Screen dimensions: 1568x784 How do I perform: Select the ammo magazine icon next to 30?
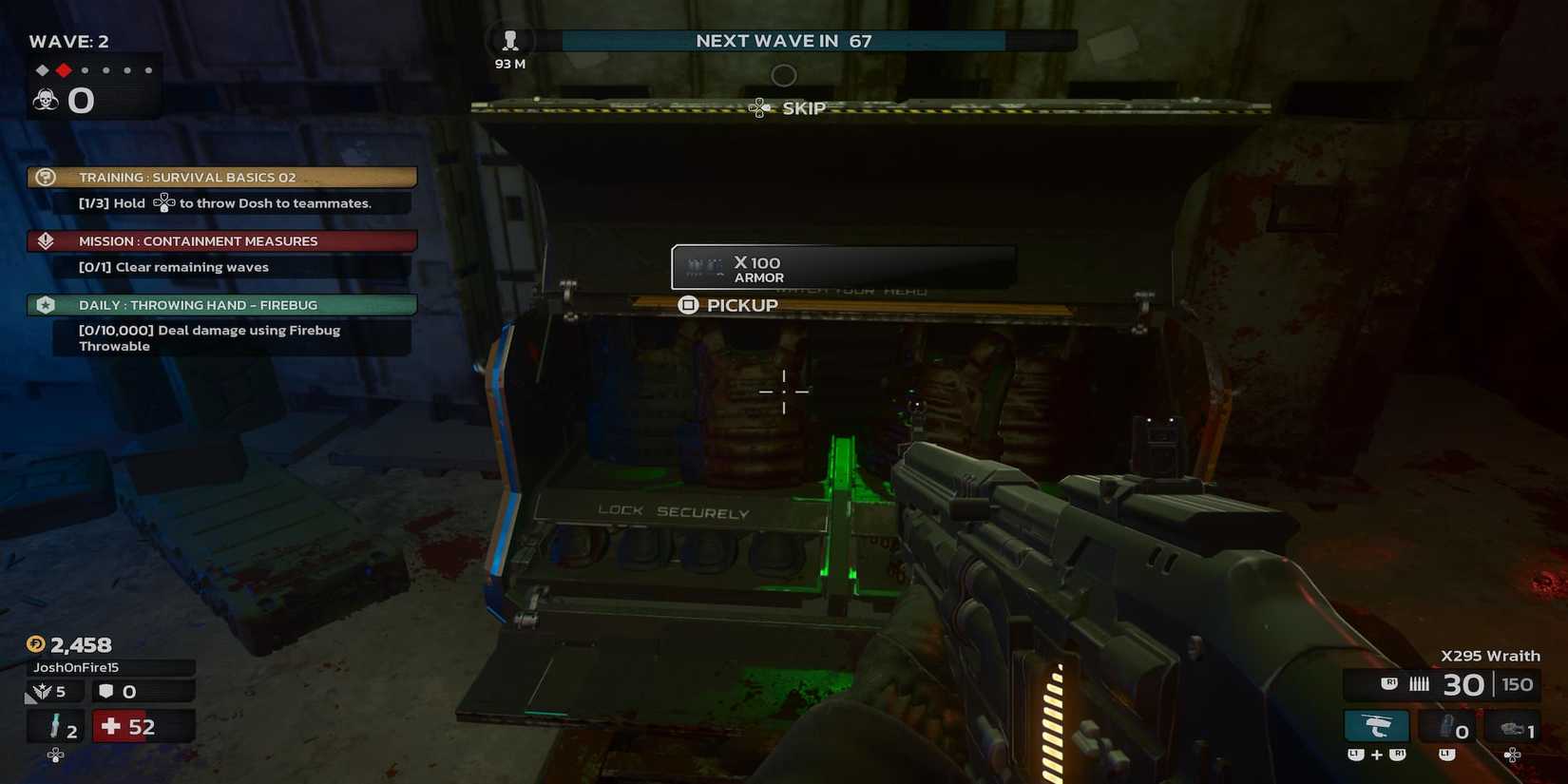point(1419,683)
